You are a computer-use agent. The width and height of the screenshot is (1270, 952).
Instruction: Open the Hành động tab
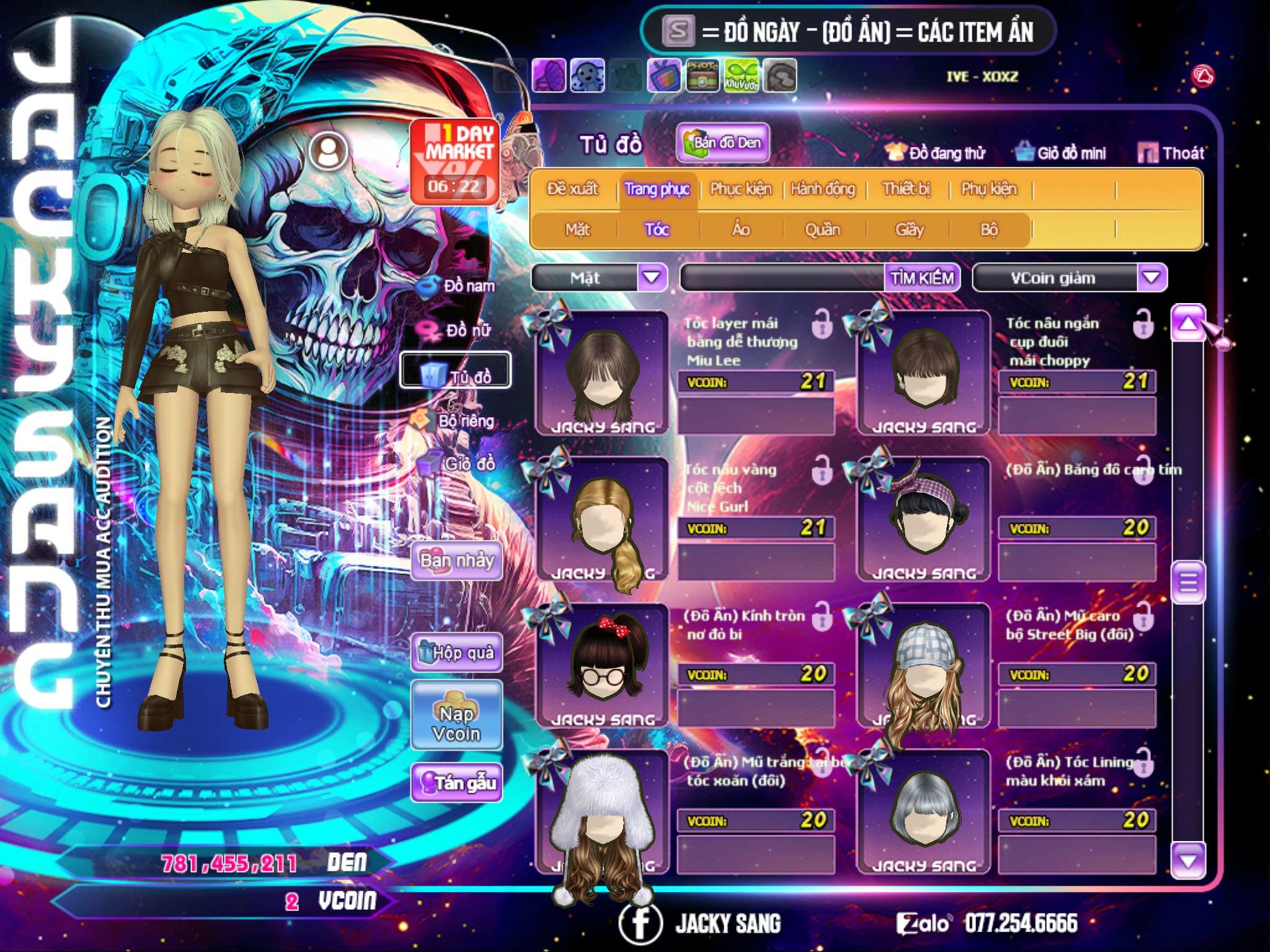[x=822, y=188]
